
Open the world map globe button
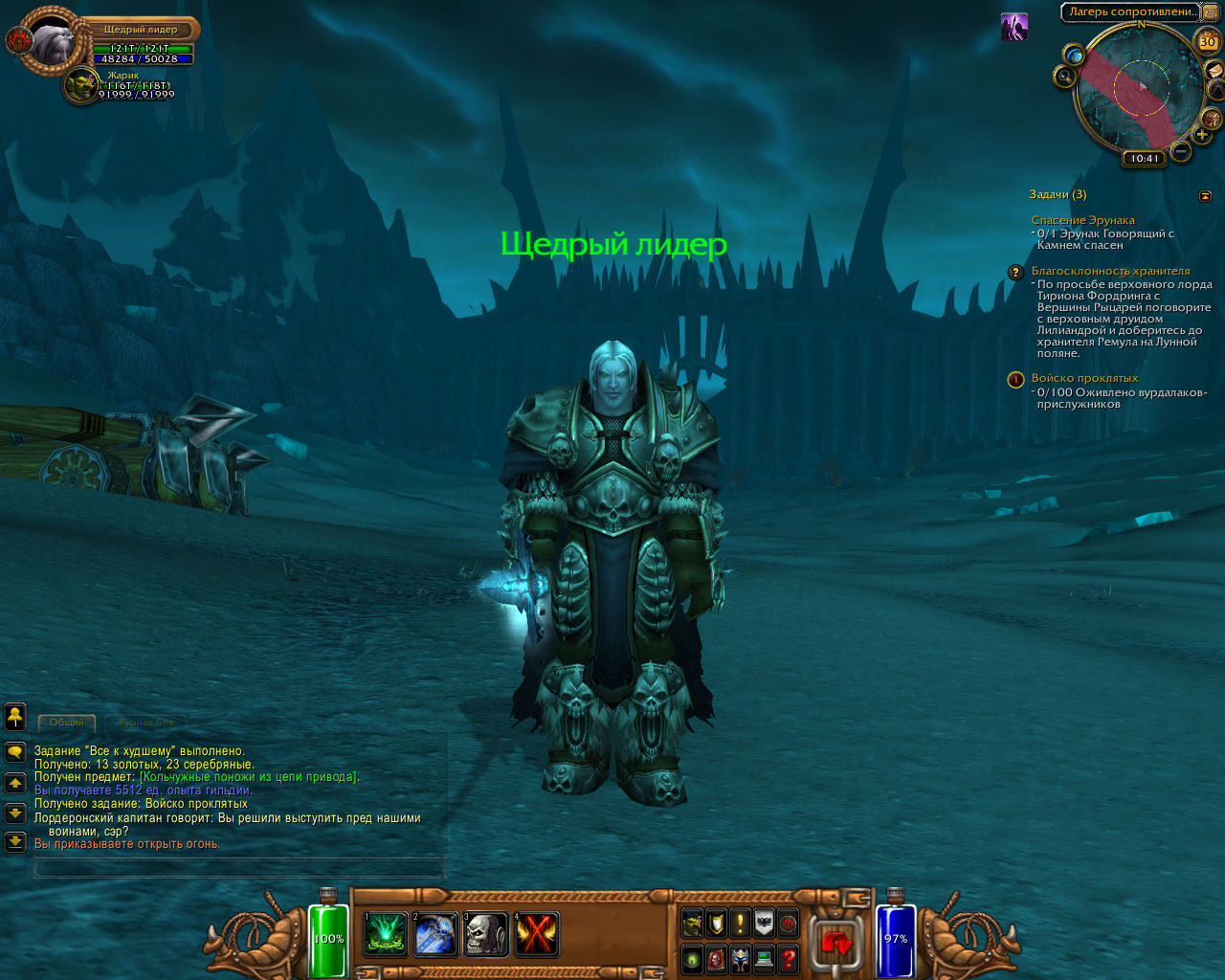click(1074, 56)
